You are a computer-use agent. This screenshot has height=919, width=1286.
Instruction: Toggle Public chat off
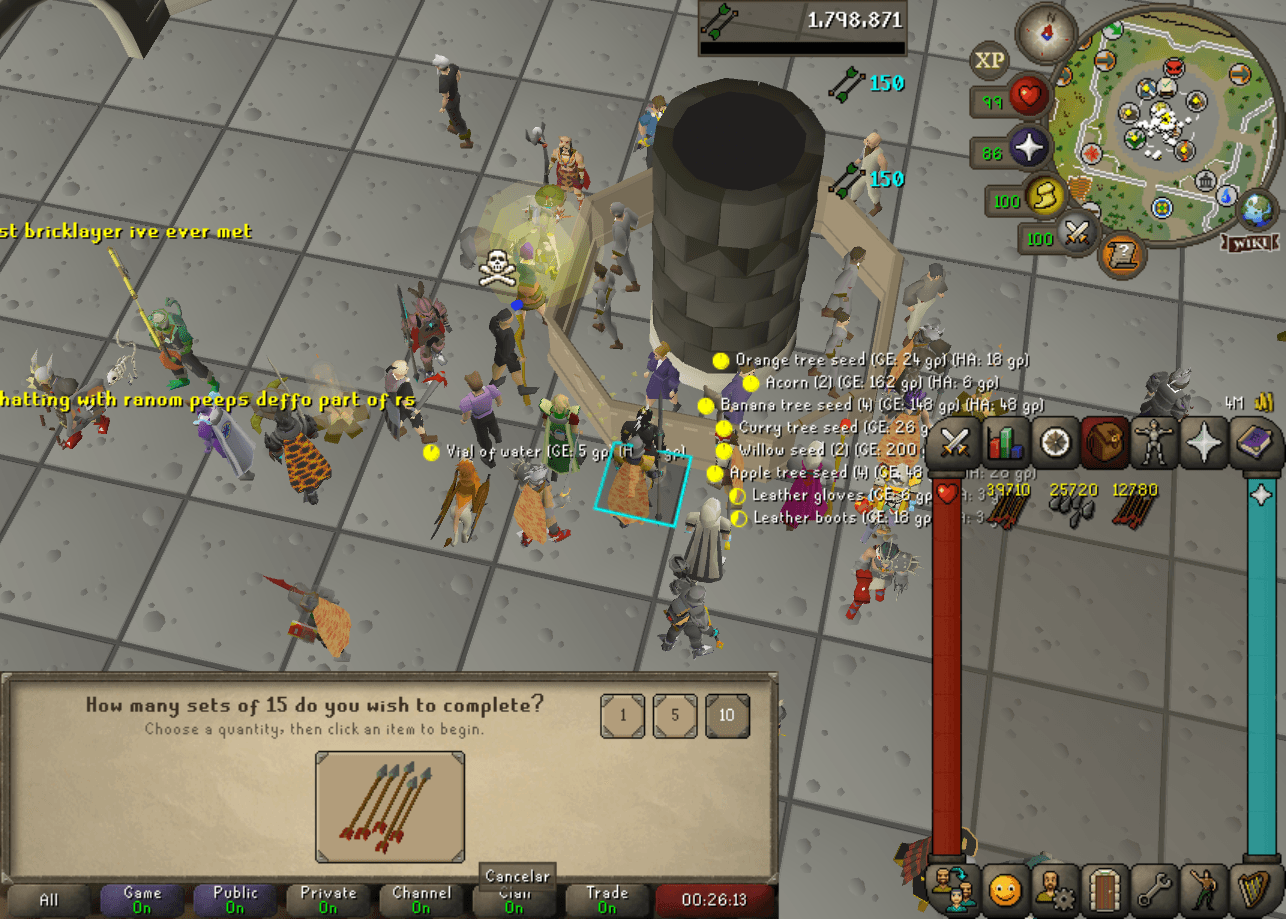[x=234, y=897]
